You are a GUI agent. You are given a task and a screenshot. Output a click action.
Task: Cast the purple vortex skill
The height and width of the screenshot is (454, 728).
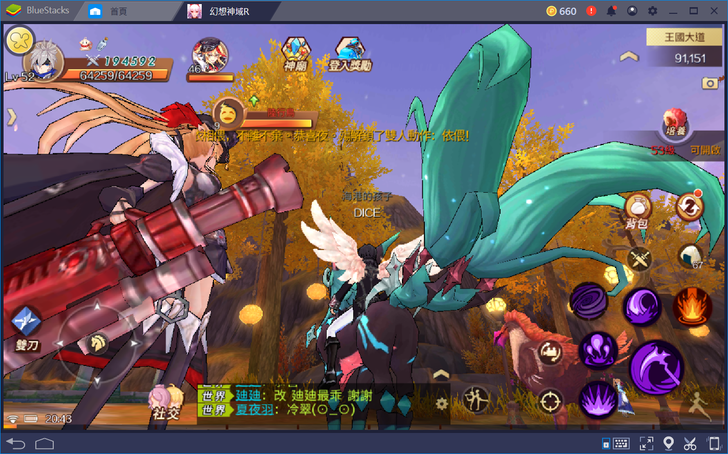[588, 302]
